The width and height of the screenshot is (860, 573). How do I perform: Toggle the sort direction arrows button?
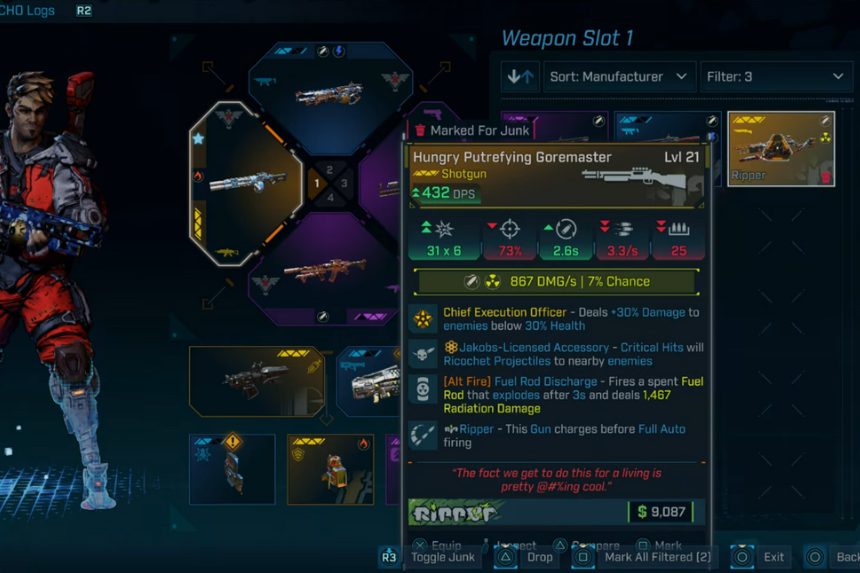coord(520,76)
